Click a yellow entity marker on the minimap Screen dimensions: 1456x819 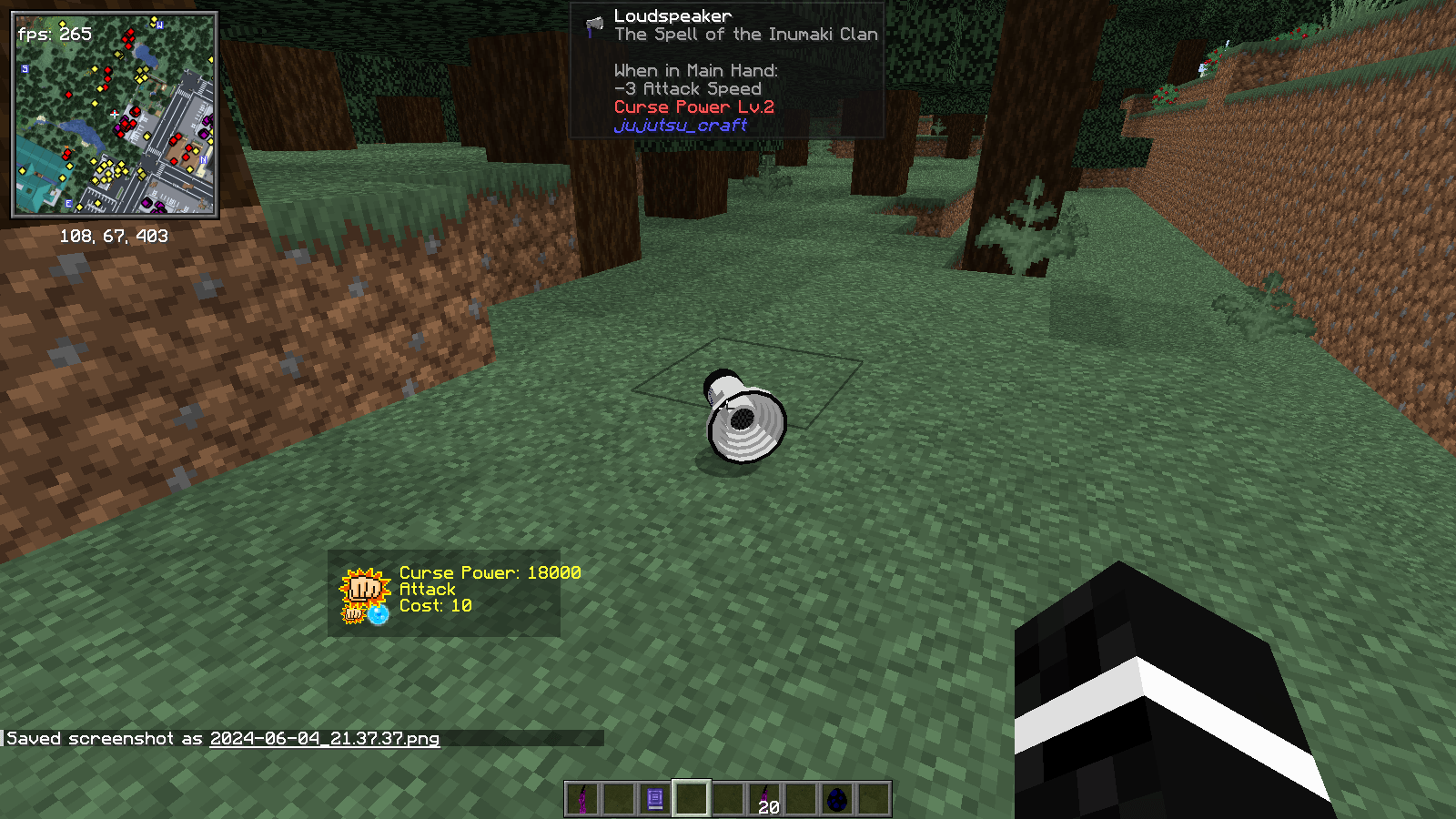point(94,103)
